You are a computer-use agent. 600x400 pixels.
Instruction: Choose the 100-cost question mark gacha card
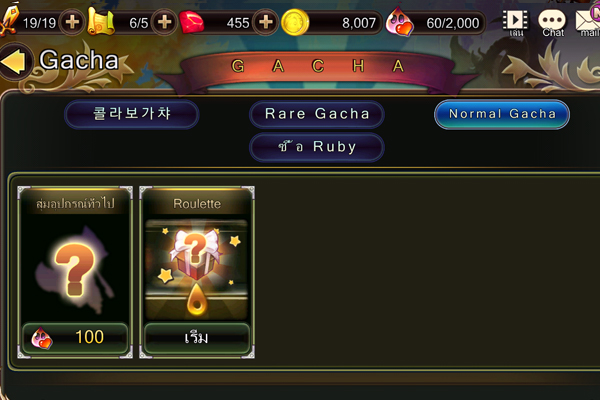click(75, 270)
